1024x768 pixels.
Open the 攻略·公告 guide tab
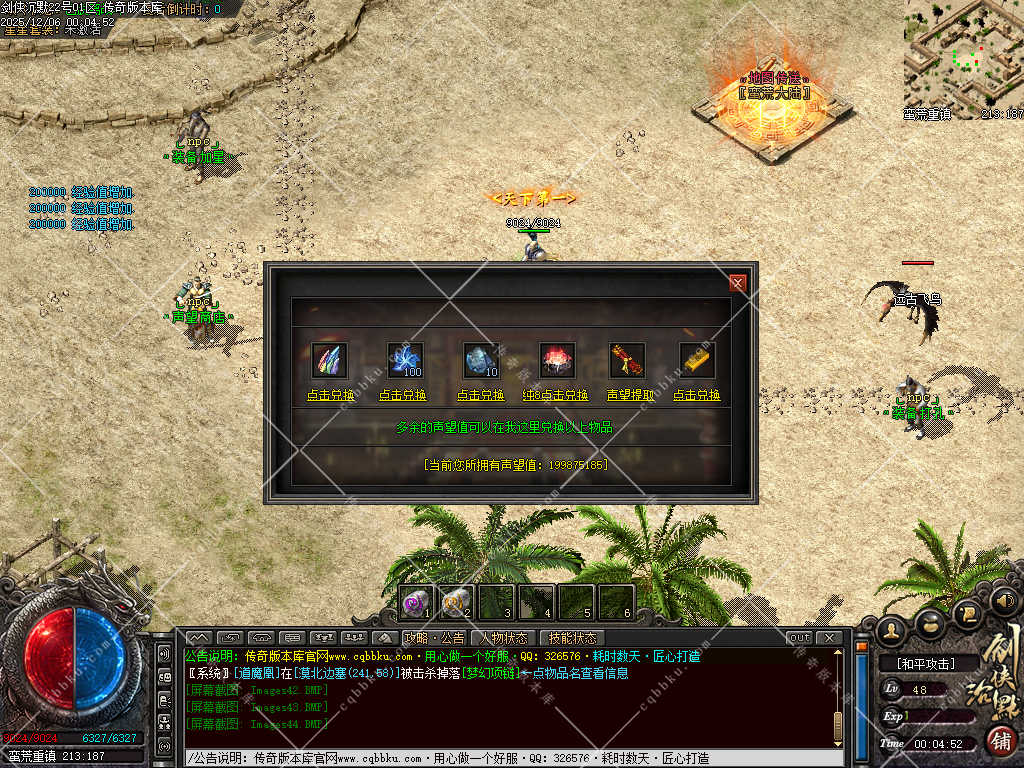click(x=434, y=638)
